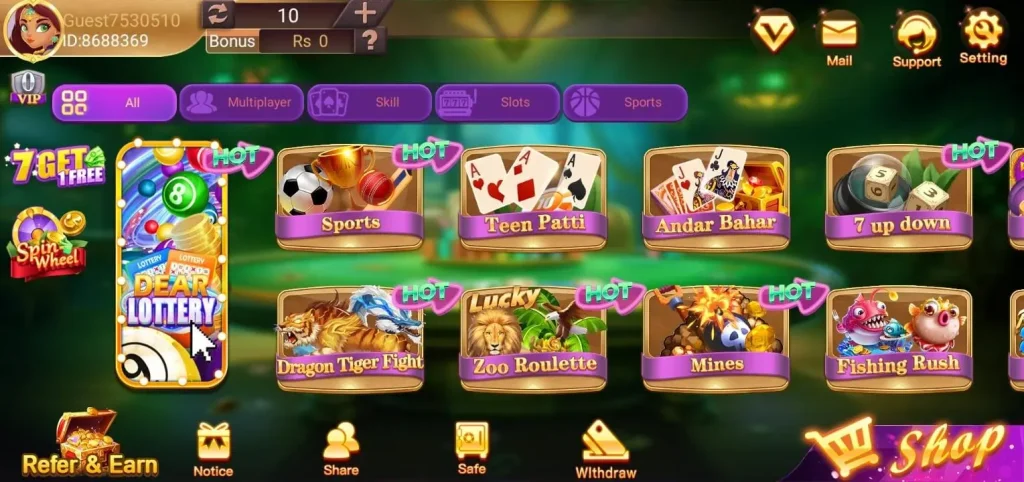1024x482 pixels.
Task: Open the Sports game tile with trophy
Action: tap(349, 197)
